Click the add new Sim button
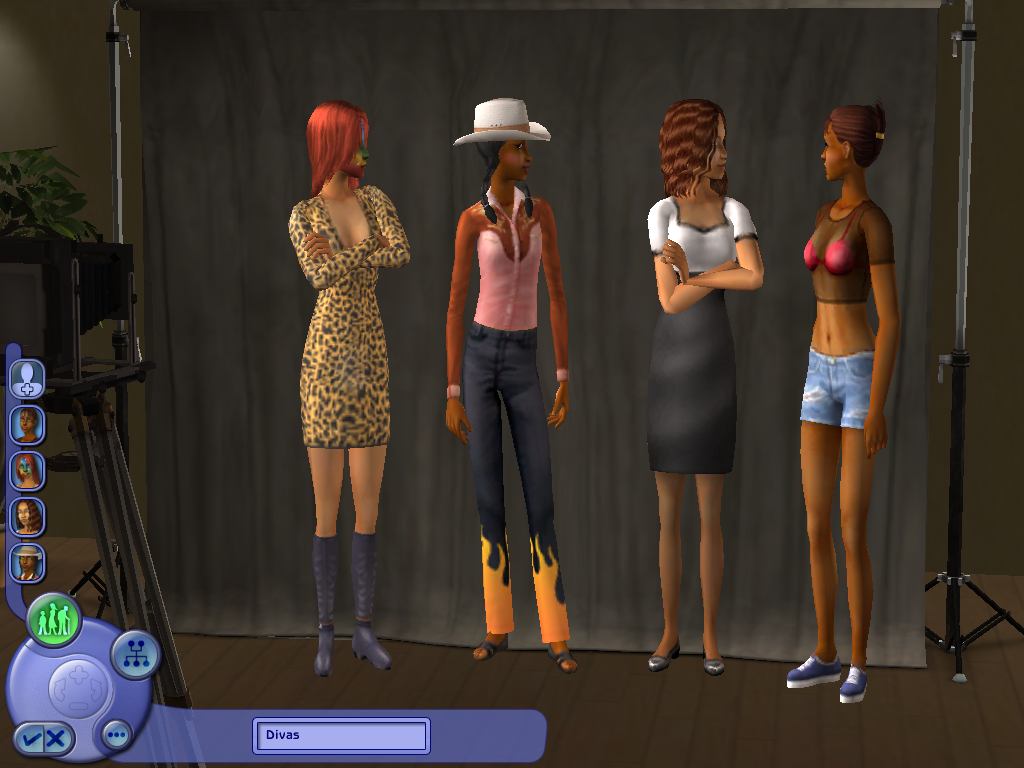Screen dimensions: 1024x768 click(27, 377)
